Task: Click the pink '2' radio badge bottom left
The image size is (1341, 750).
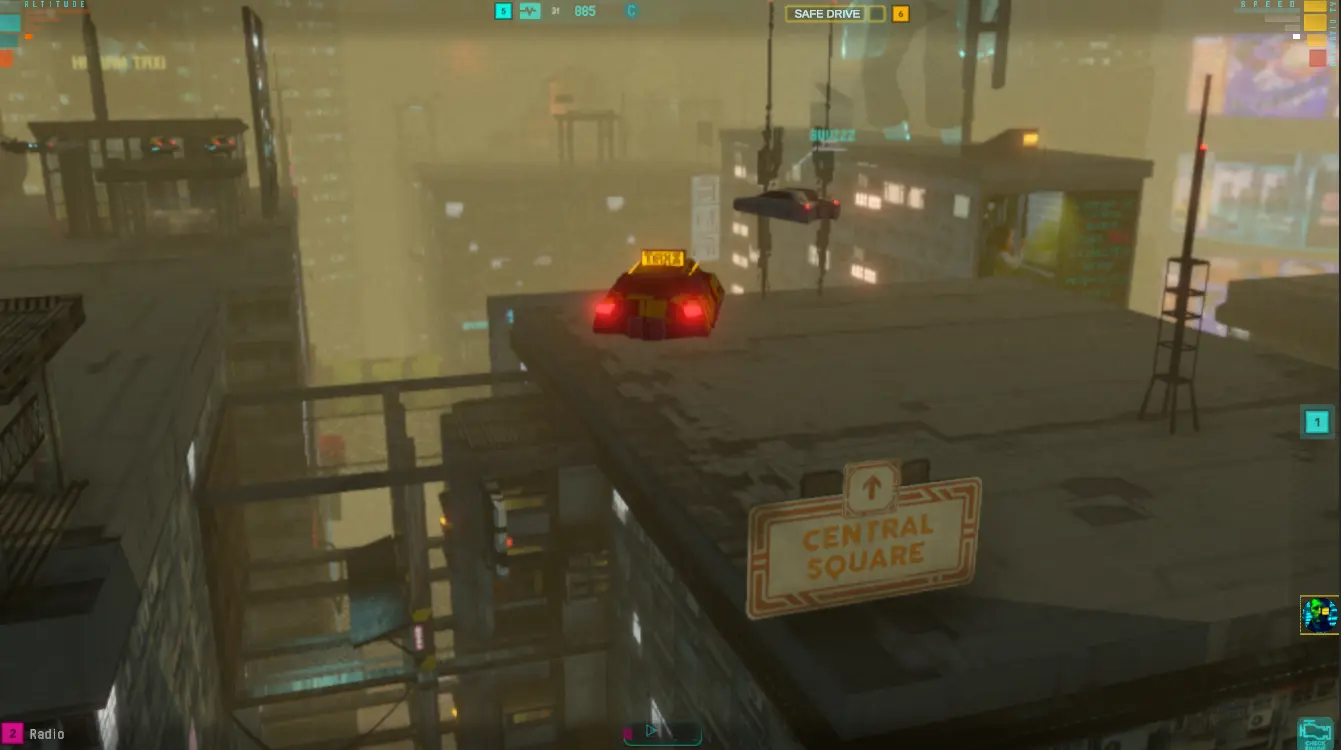Action: pyautogui.click(x=13, y=733)
